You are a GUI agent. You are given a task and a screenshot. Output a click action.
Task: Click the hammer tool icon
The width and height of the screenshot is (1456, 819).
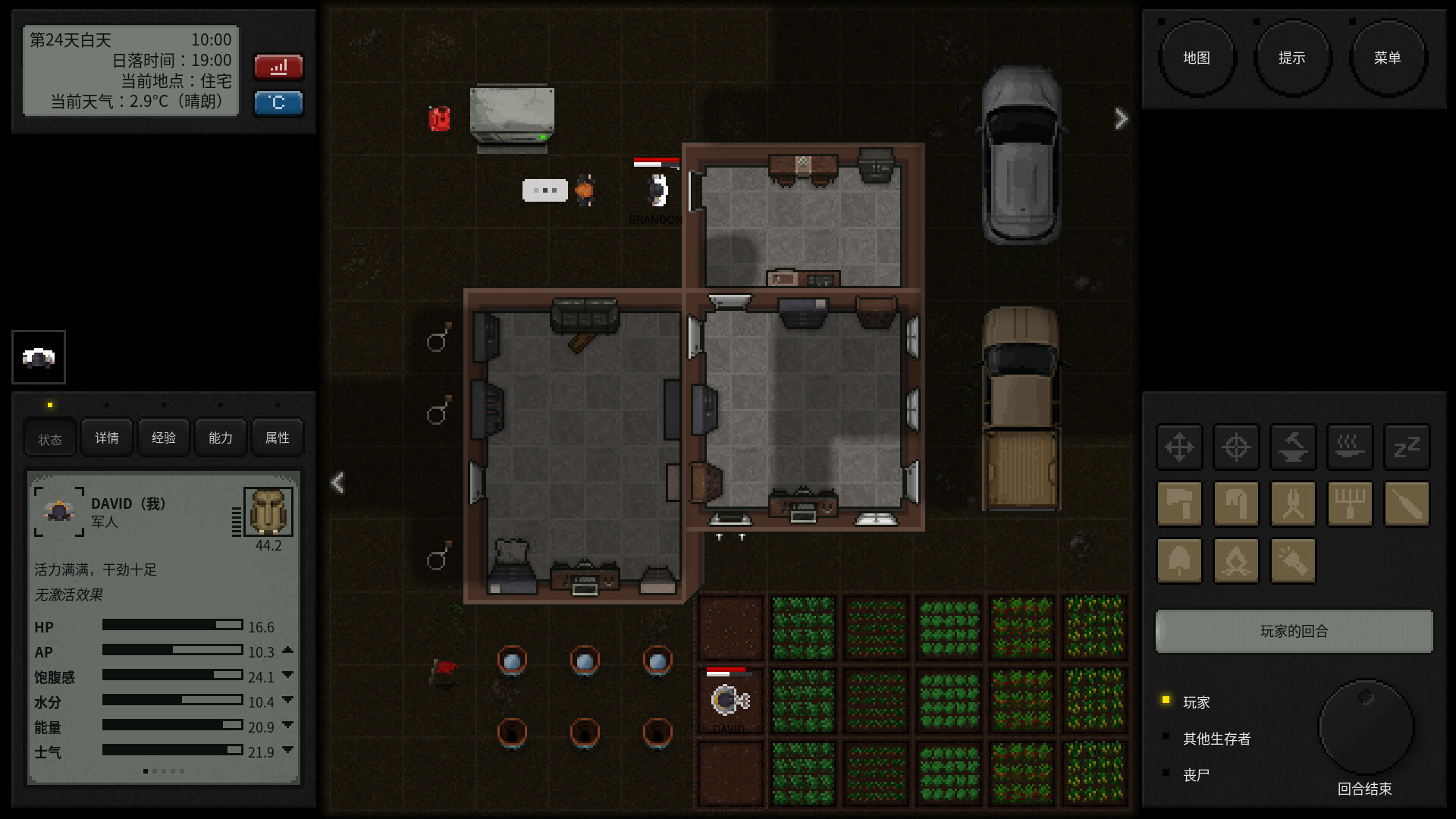point(1179,504)
